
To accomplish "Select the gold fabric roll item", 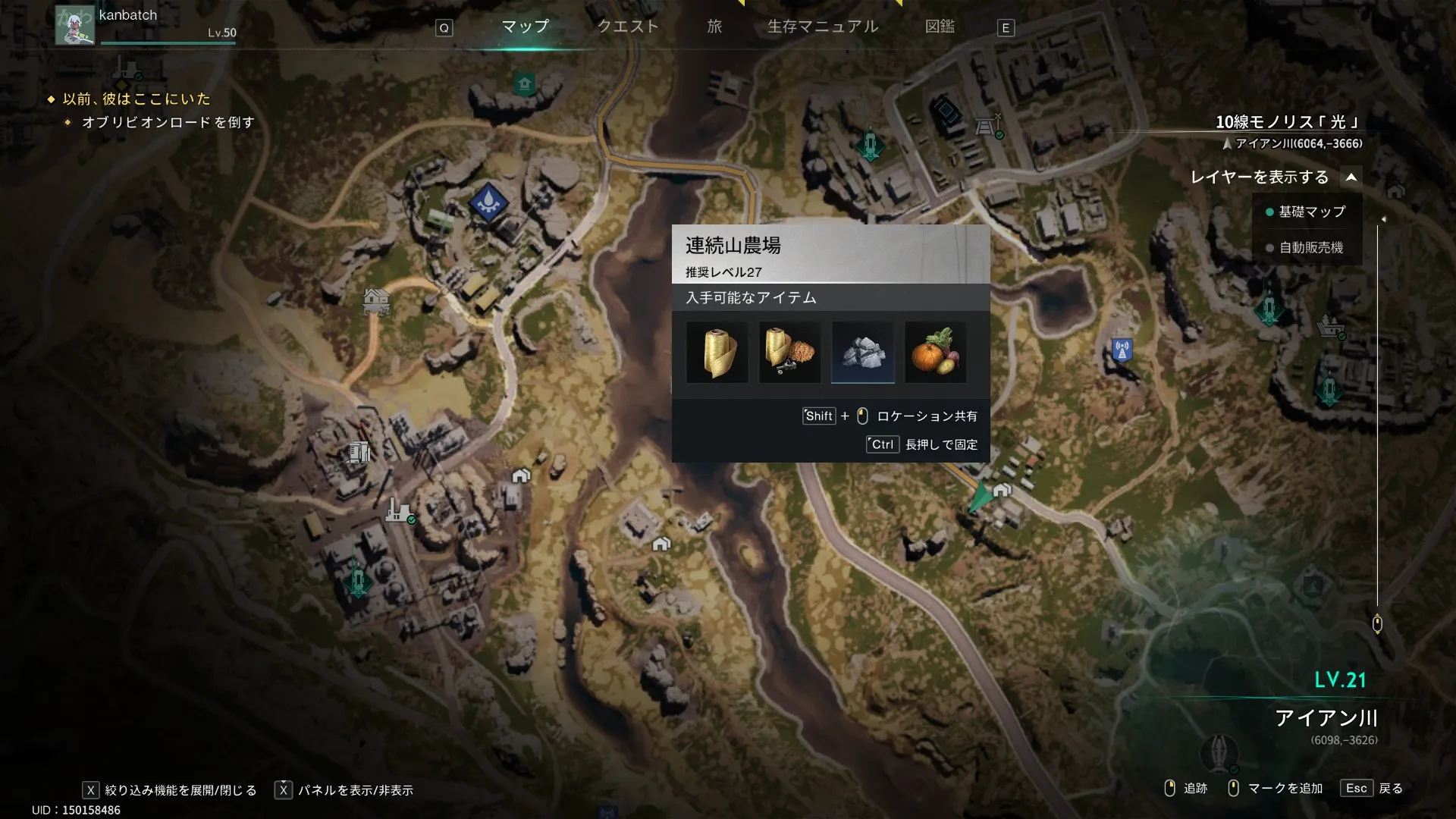I will click(717, 353).
